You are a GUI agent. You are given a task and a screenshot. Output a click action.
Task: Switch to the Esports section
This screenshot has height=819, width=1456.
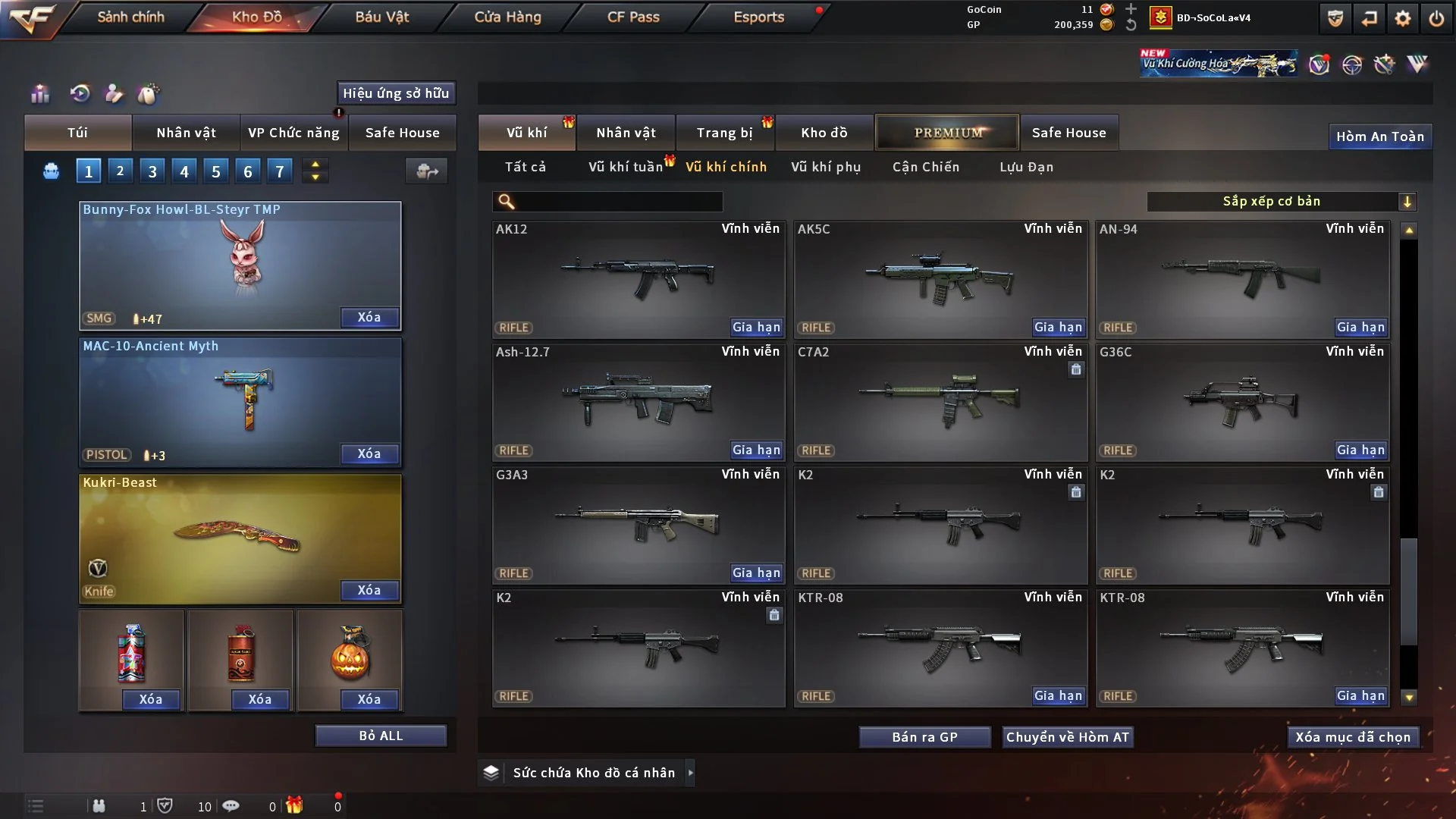click(758, 17)
